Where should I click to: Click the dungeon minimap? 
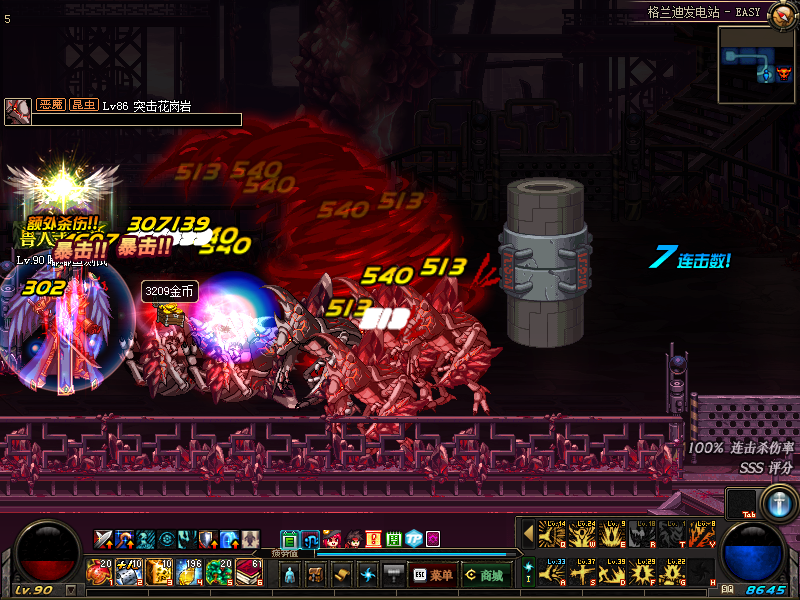click(757, 65)
